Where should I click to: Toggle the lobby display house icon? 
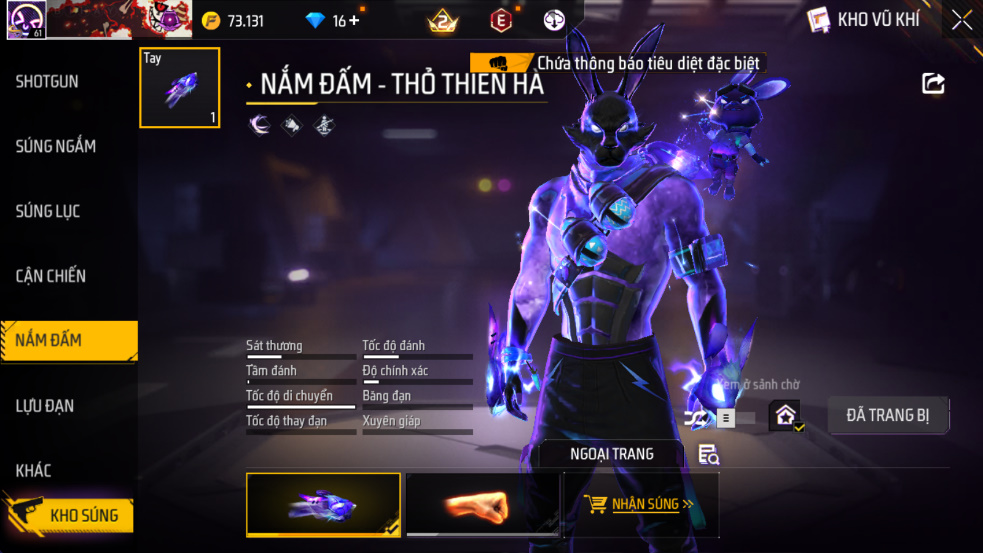(x=785, y=415)
